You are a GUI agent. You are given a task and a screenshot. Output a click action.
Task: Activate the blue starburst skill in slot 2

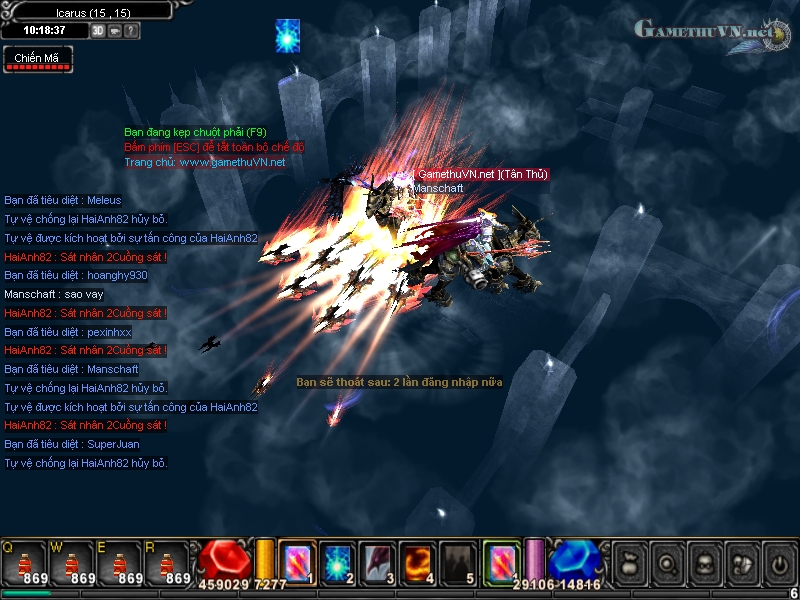pyautogui.click(x=337, y=562)
